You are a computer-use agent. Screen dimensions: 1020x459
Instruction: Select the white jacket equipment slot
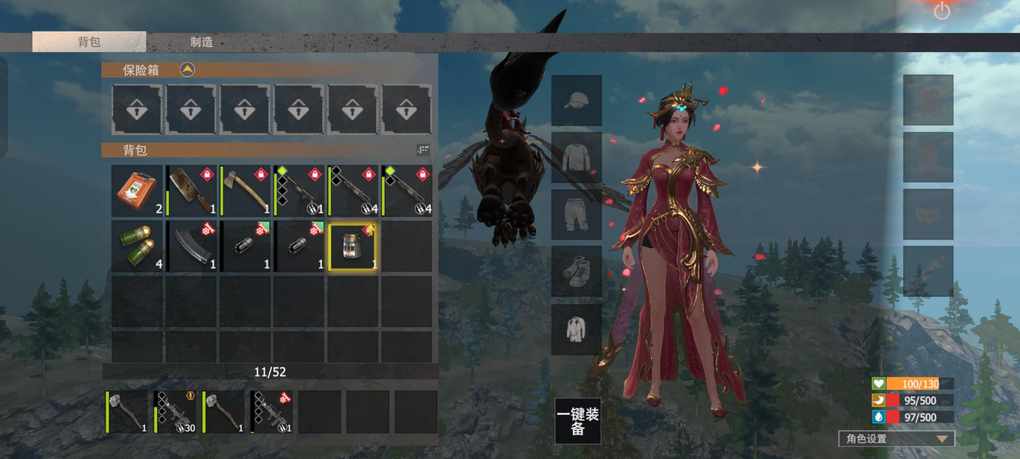tap(577, 329)
